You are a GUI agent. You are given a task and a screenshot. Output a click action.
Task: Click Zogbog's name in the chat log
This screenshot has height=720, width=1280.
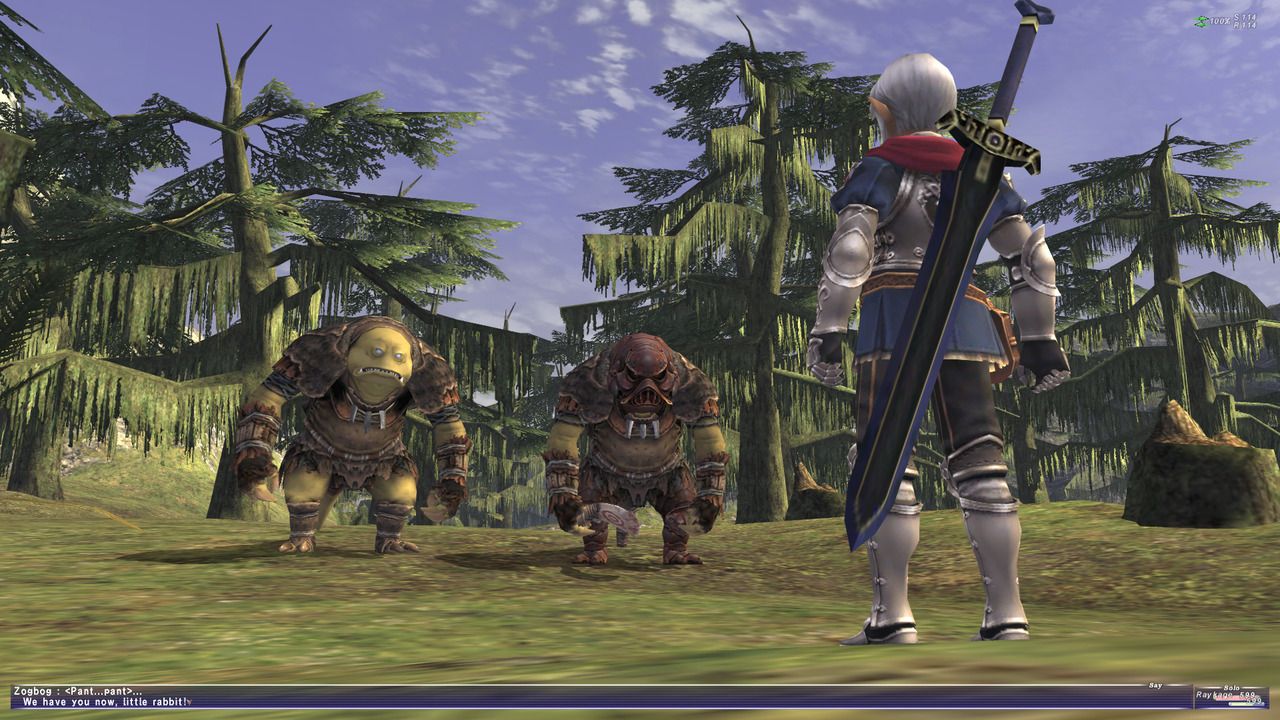(x=32, y=691)
